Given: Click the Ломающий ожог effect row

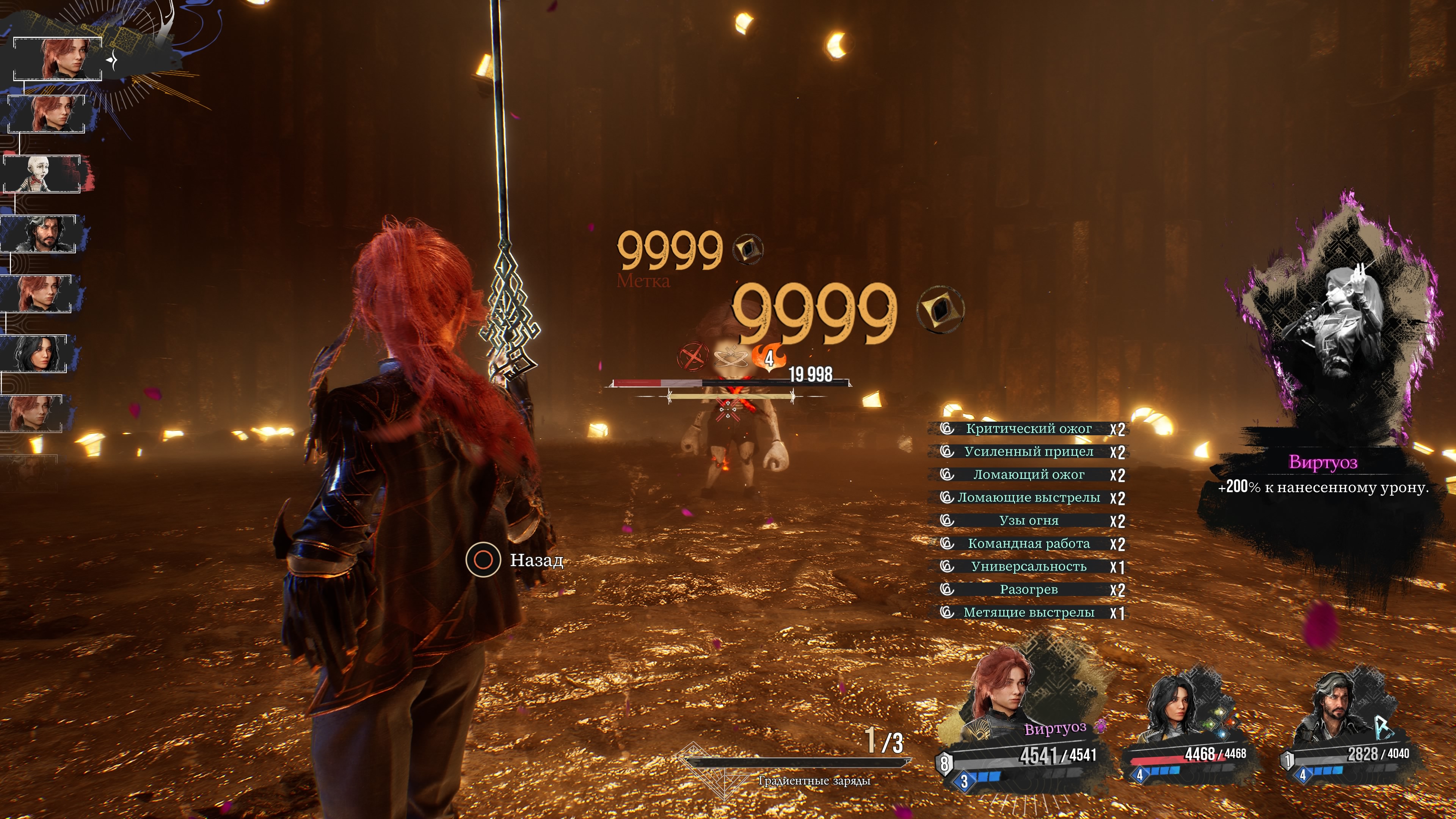Looking at the screenshot, I should [1028, 475].
